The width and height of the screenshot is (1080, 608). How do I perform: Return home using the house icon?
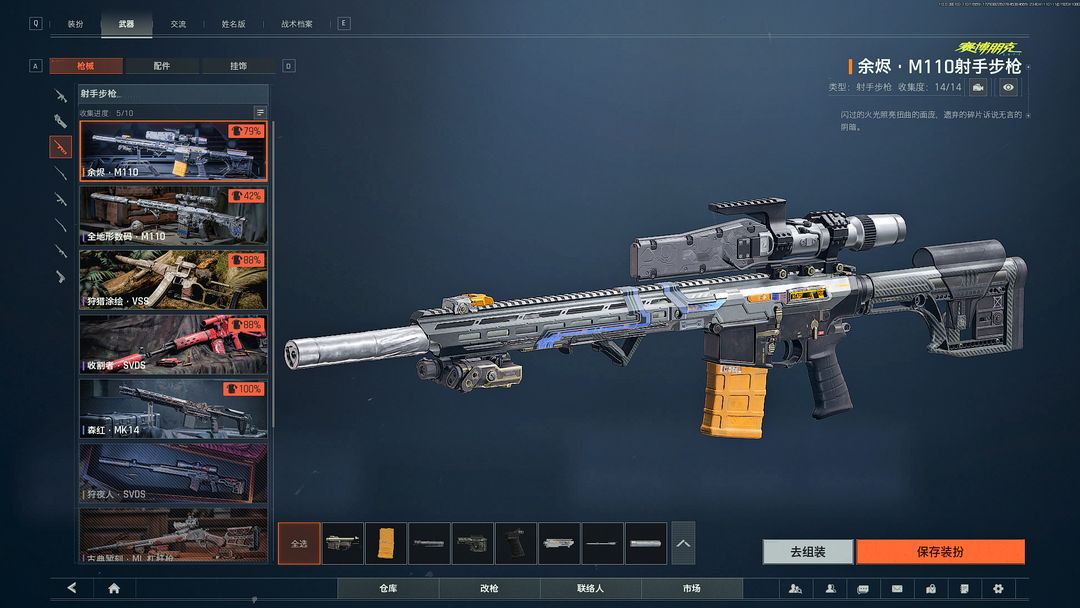tap(114, 588)
